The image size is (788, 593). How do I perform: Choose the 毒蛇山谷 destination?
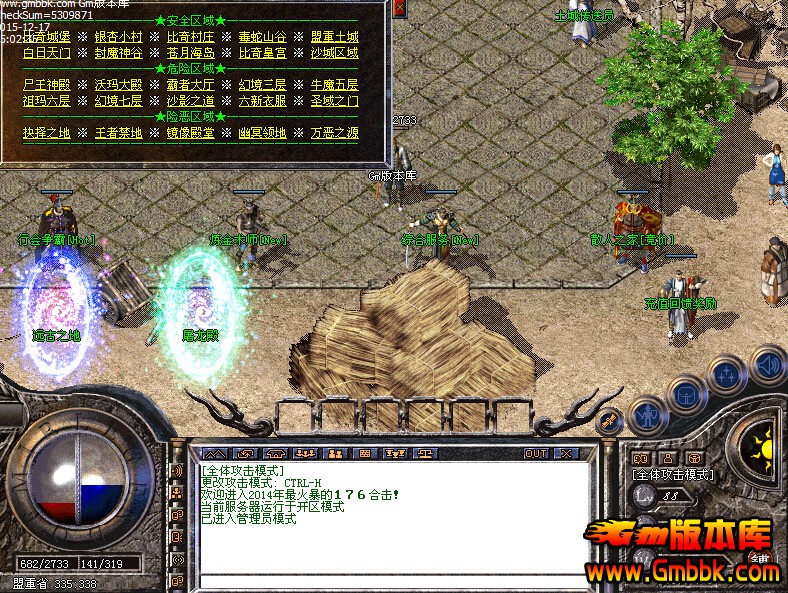(x=262, y=37)
